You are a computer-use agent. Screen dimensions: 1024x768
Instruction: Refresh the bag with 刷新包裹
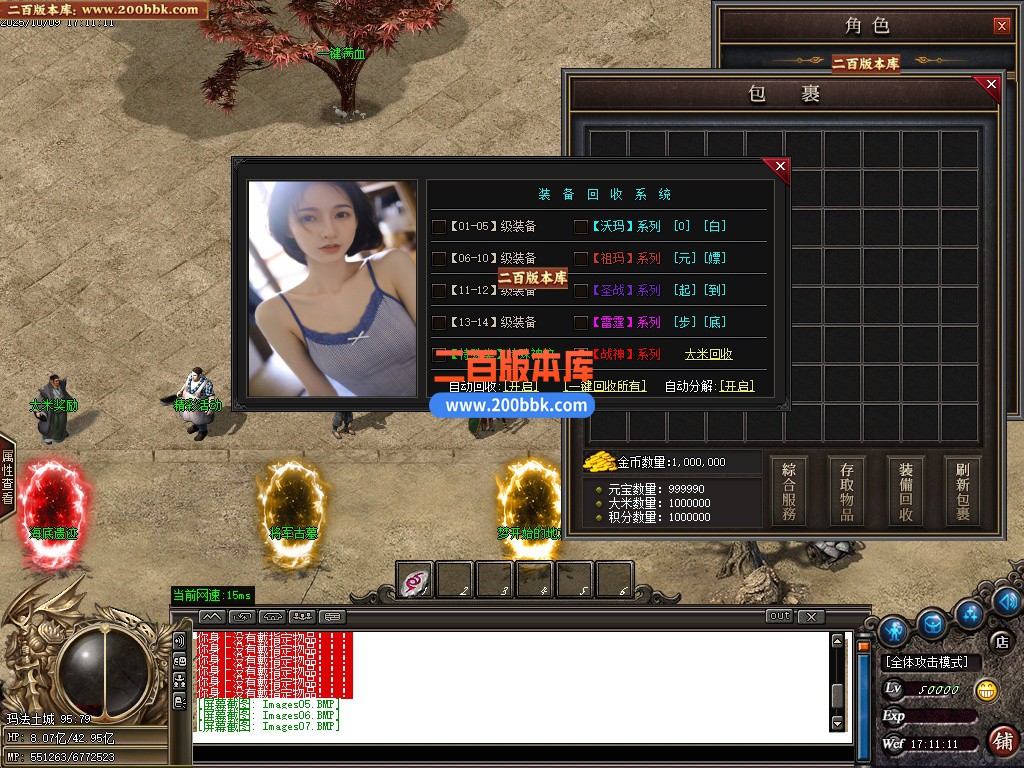coord(963,491)
